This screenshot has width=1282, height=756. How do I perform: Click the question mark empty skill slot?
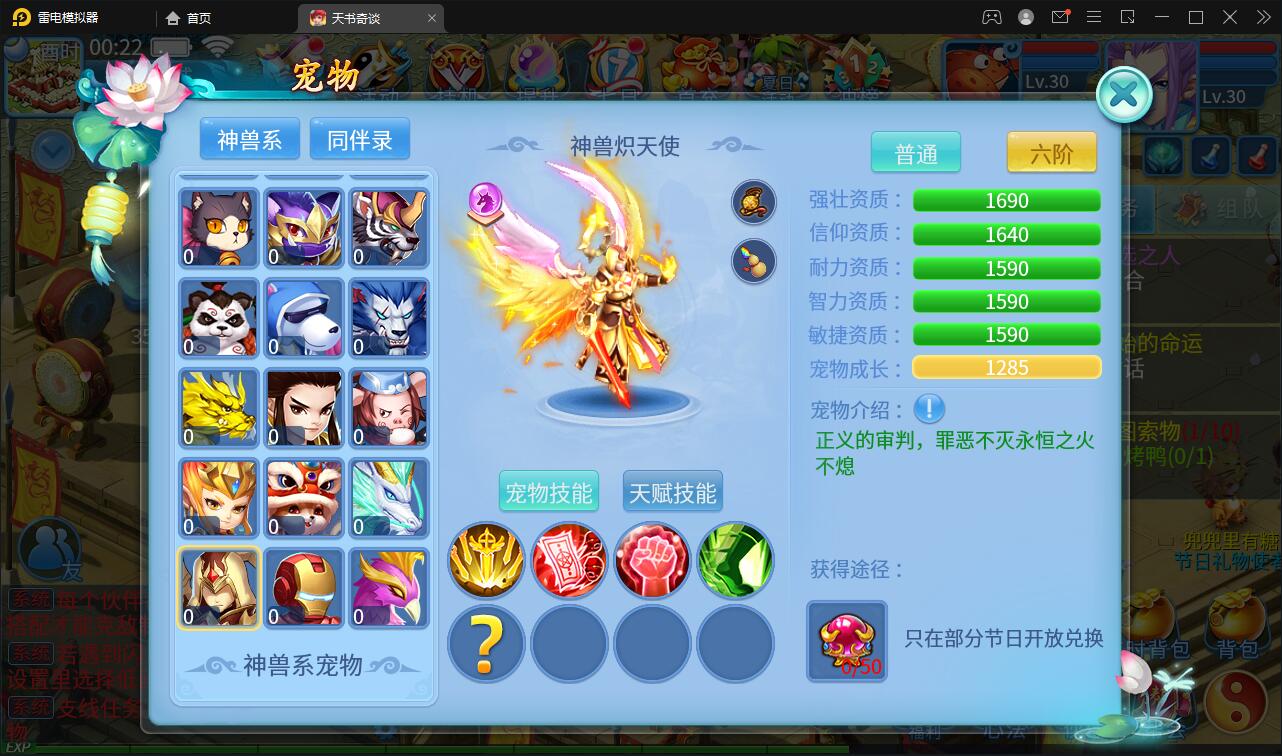[x=486, y=644]
